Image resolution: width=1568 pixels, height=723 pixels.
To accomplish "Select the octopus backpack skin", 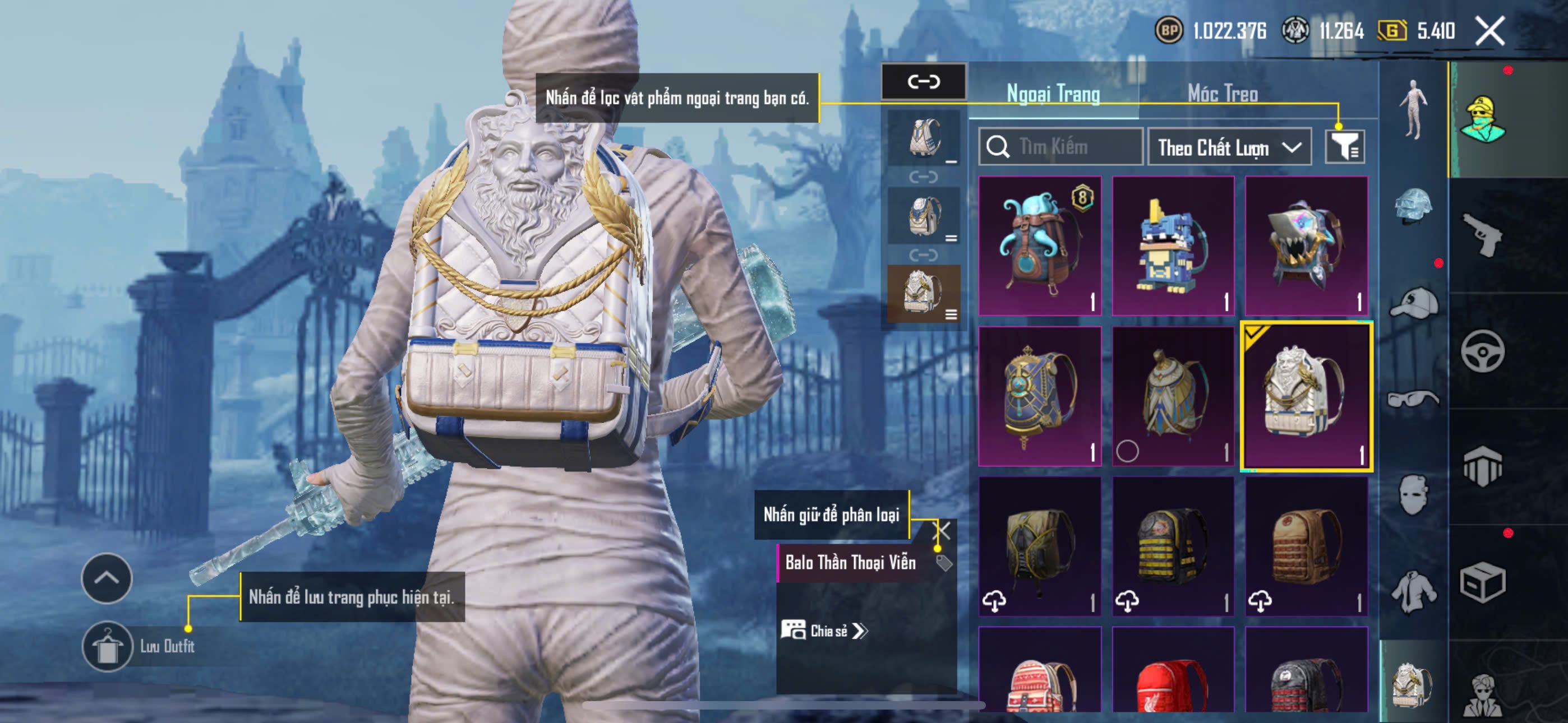I will tap(1040, 245).
